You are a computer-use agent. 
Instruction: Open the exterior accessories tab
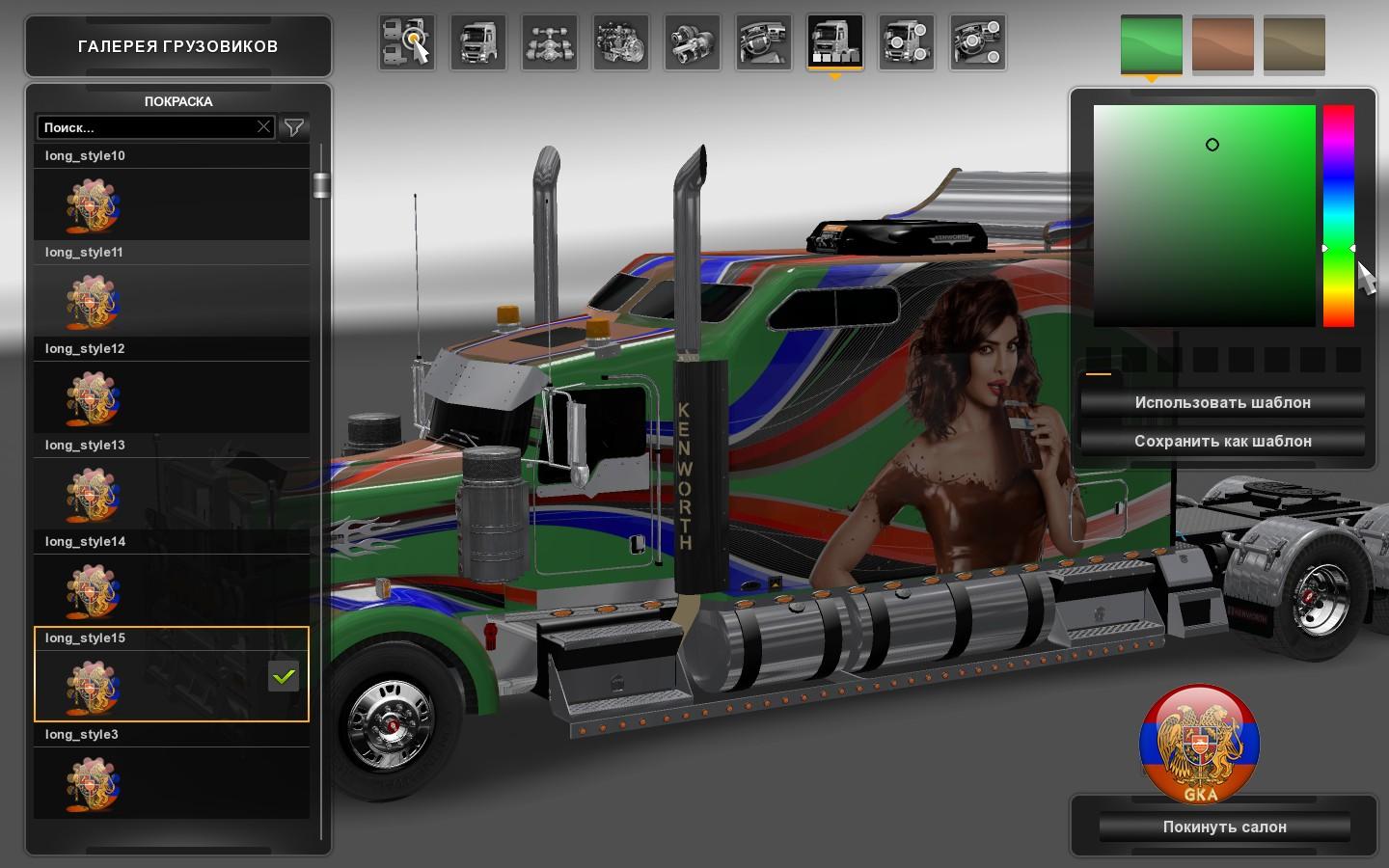906,42
